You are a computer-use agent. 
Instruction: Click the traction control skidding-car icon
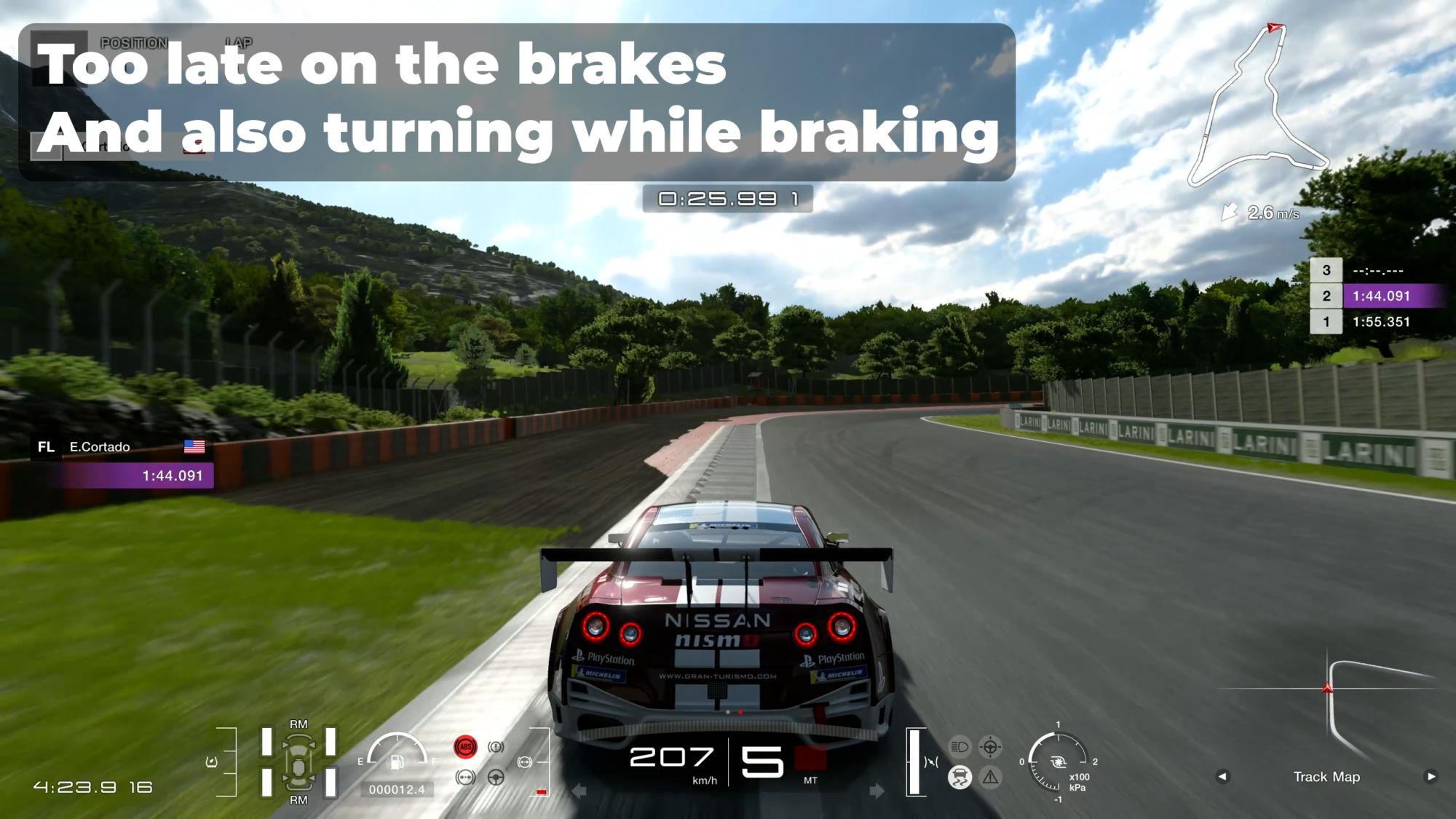pos(960,778)
